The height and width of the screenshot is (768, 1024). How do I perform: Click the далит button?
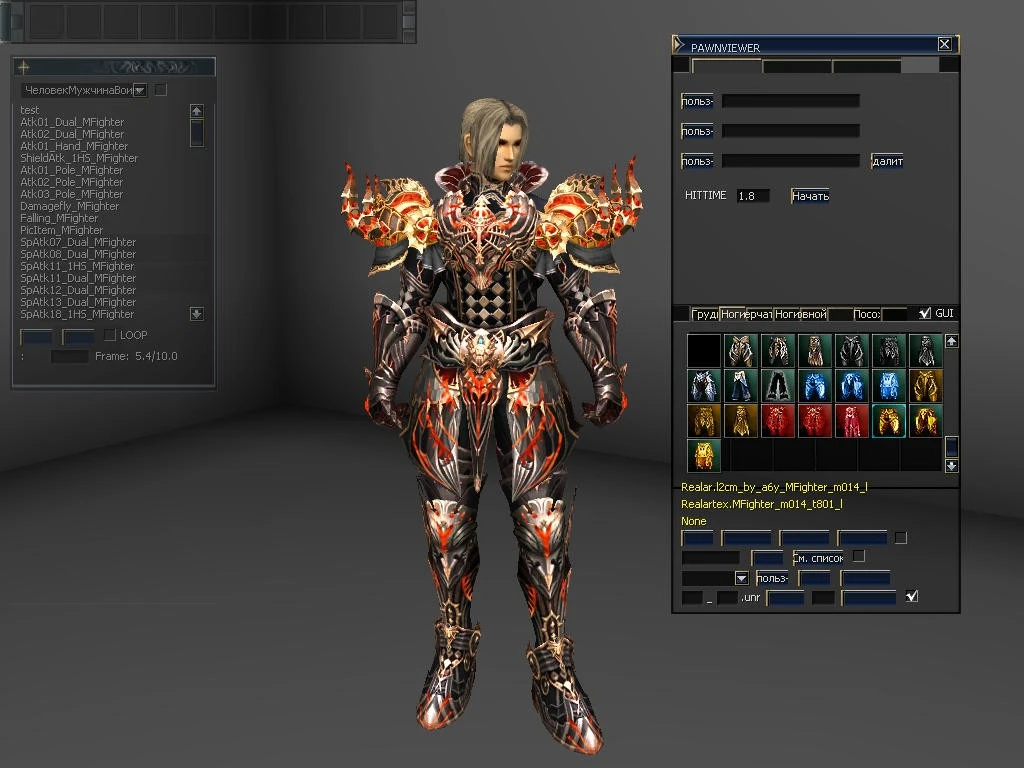coord(887,161)
